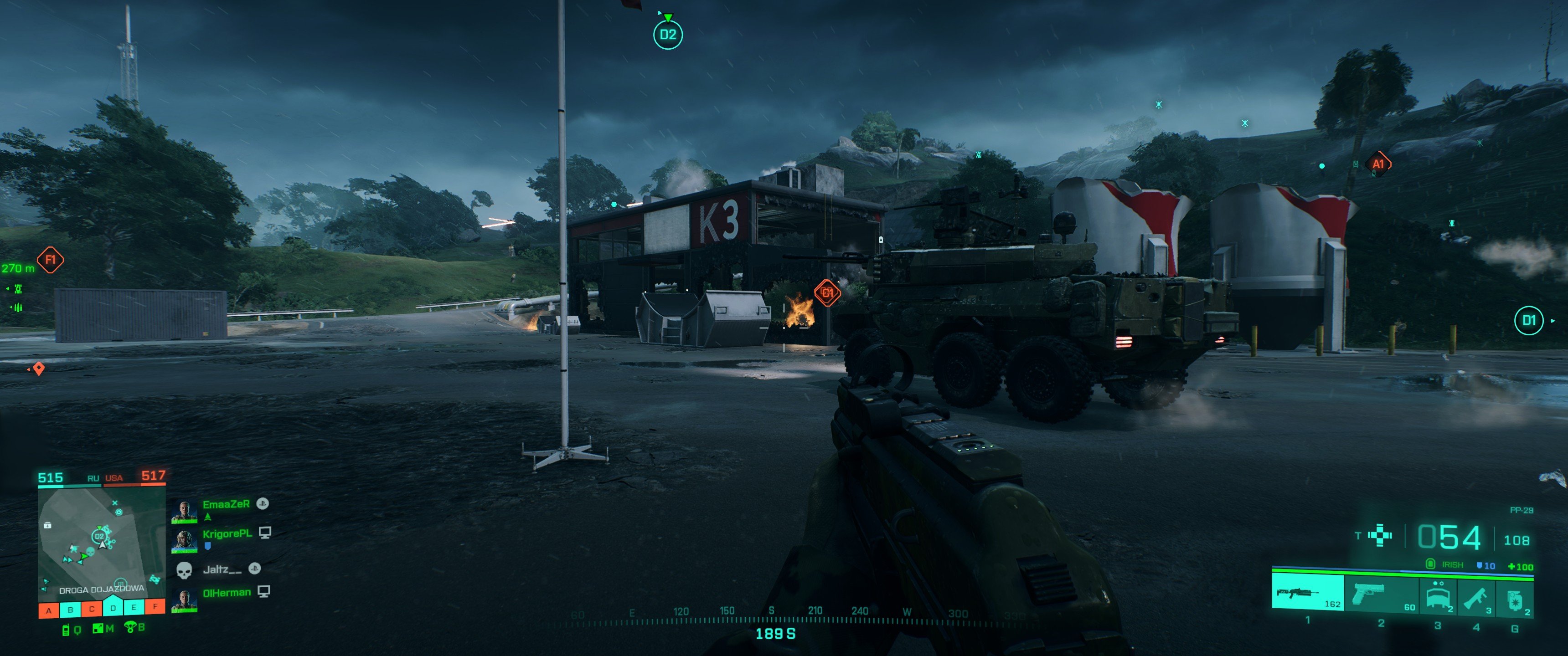Select downed squadmate Jaltz__ row
The height and width of the screenshot is (656, 1568).
222,569
